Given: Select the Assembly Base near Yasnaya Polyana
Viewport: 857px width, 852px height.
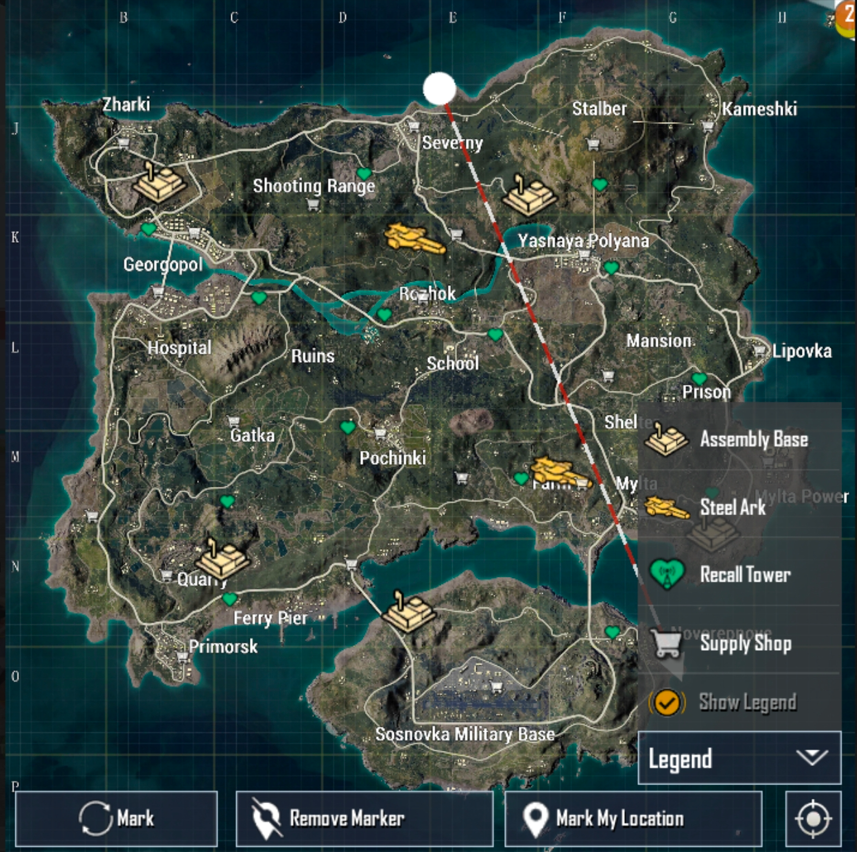Looking at the screenshot, I should pyautogui.click(x=527, y=194).
